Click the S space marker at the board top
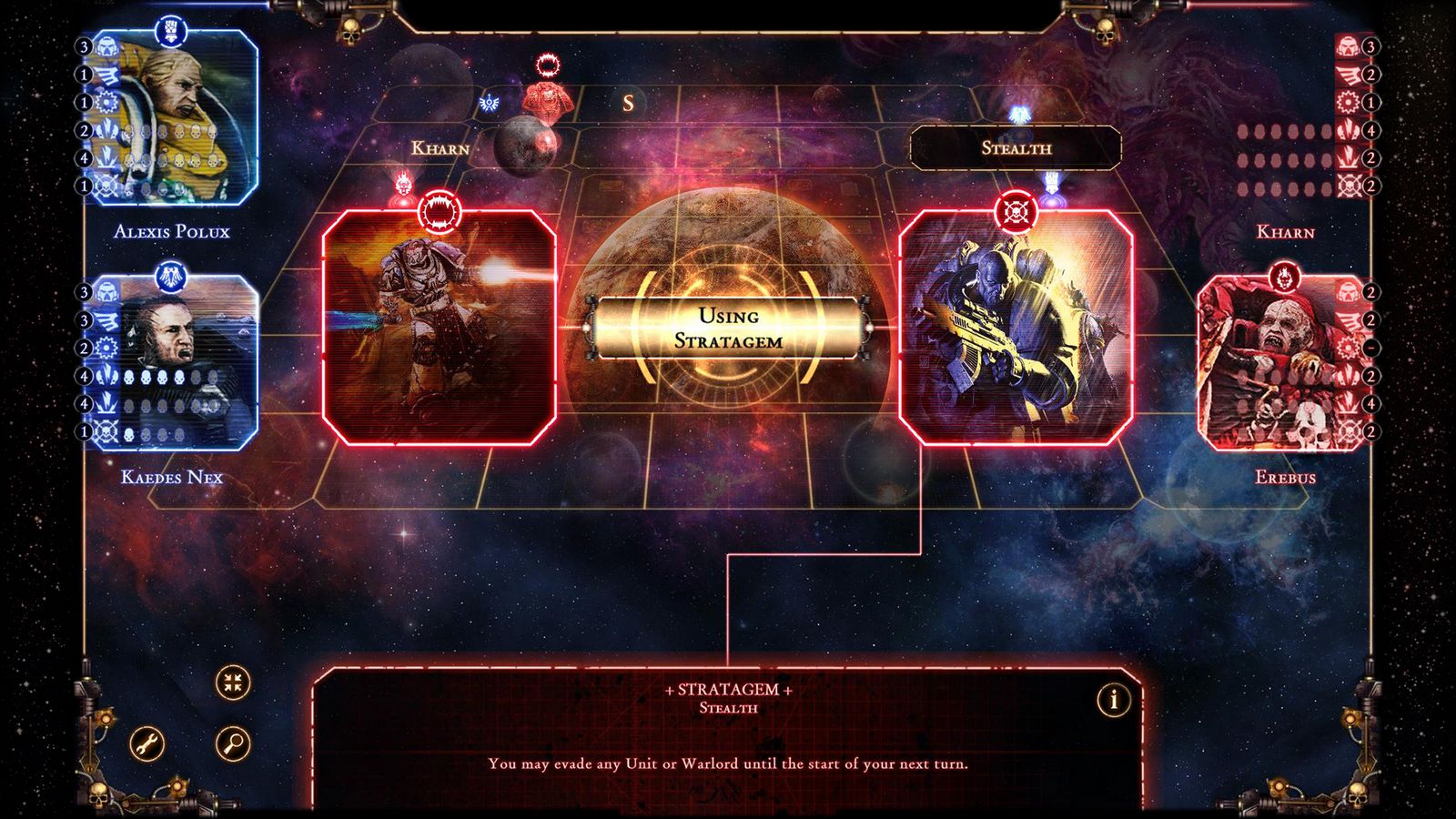The image size is (1456, 819). point(628,103)
